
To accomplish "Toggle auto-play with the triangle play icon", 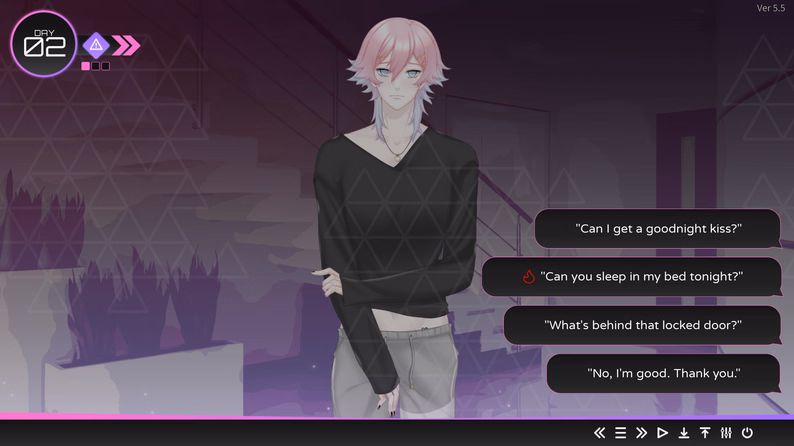I will pyautogui.click(x=662, y=433).
